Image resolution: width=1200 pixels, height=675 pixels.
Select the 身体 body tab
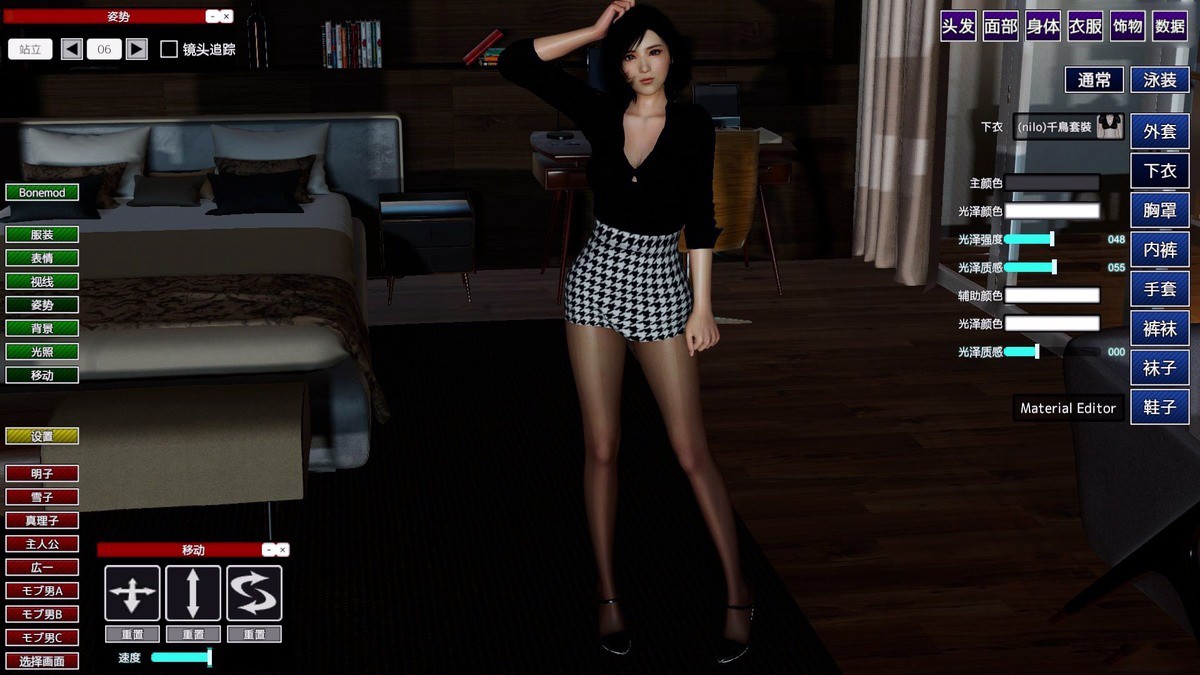pos(1043,27)
